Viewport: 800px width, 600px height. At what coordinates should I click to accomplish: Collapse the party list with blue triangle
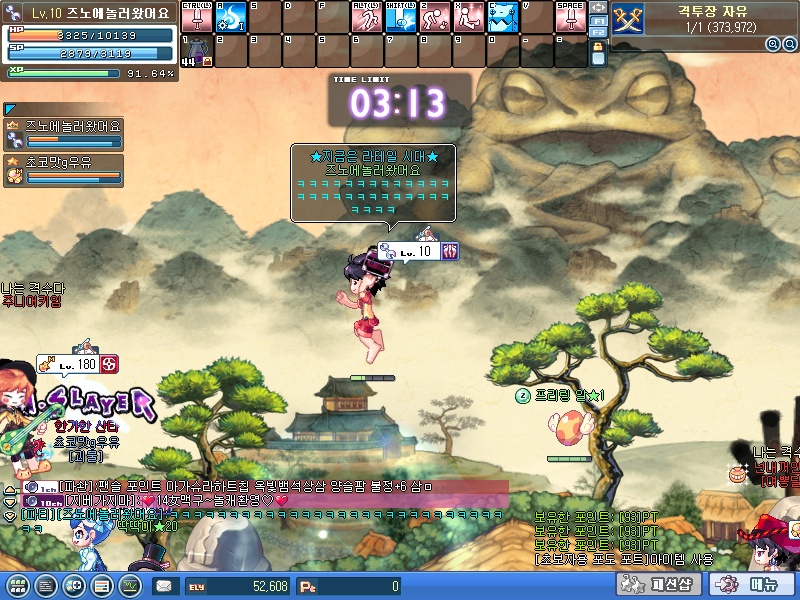point(10,108)
